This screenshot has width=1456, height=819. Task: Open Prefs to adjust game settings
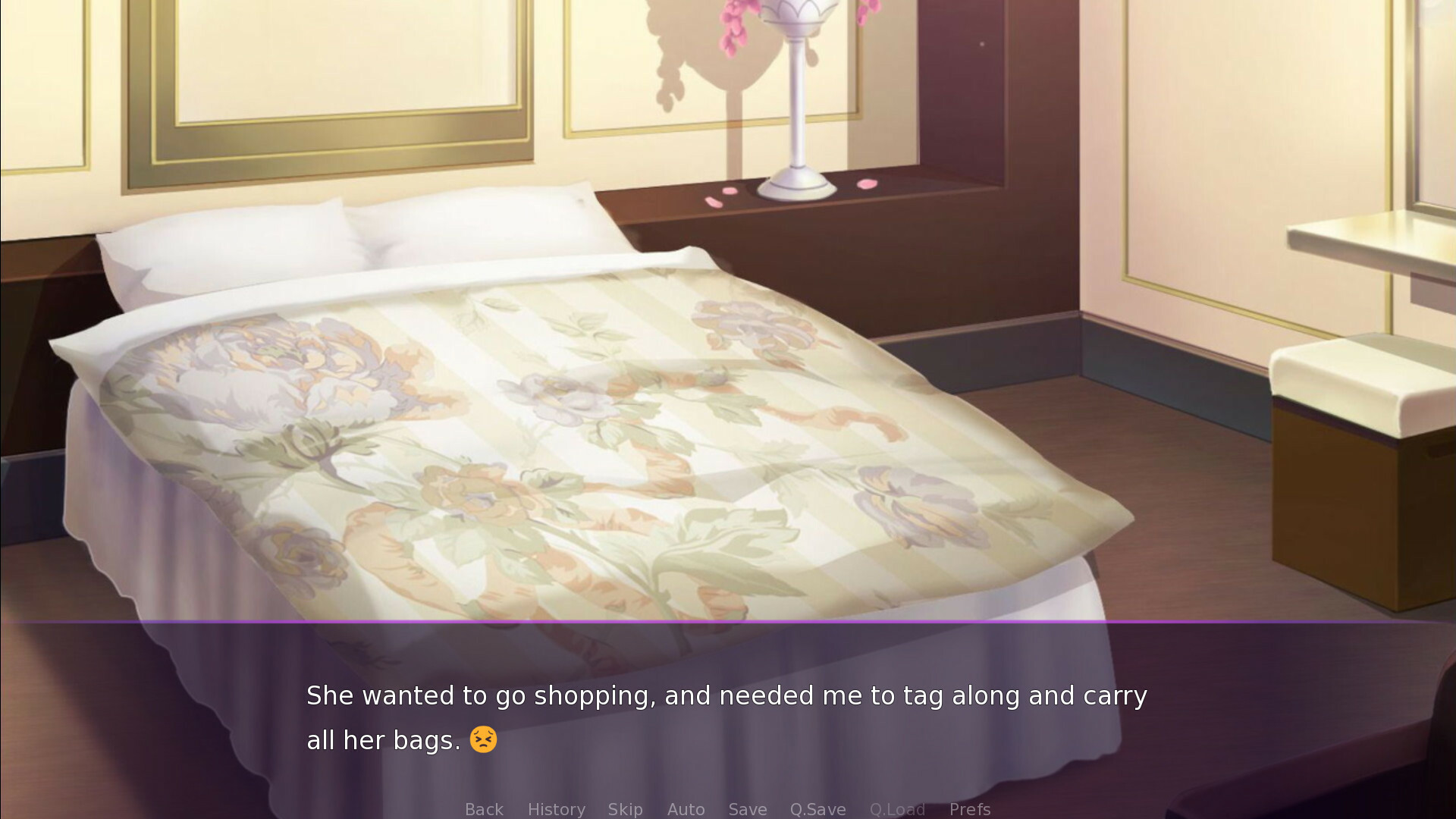(970, 809)
